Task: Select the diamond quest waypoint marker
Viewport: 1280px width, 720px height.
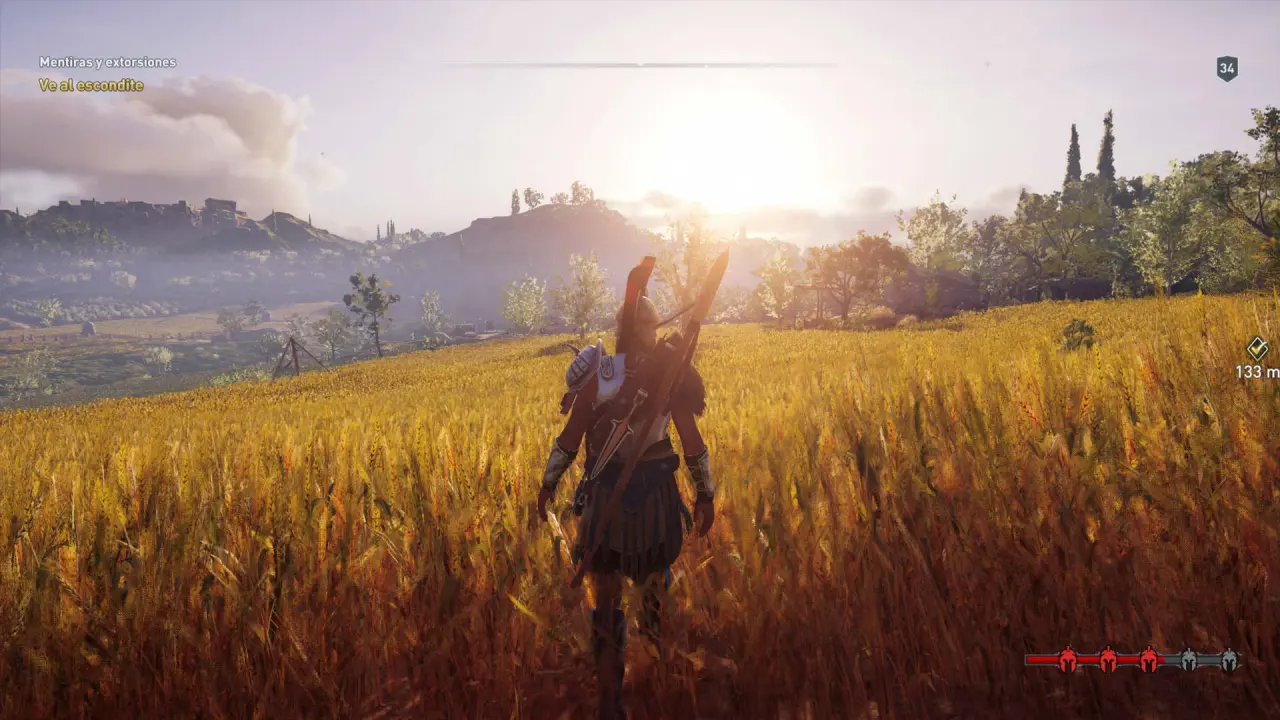Action: click(x=1257, y=348)
